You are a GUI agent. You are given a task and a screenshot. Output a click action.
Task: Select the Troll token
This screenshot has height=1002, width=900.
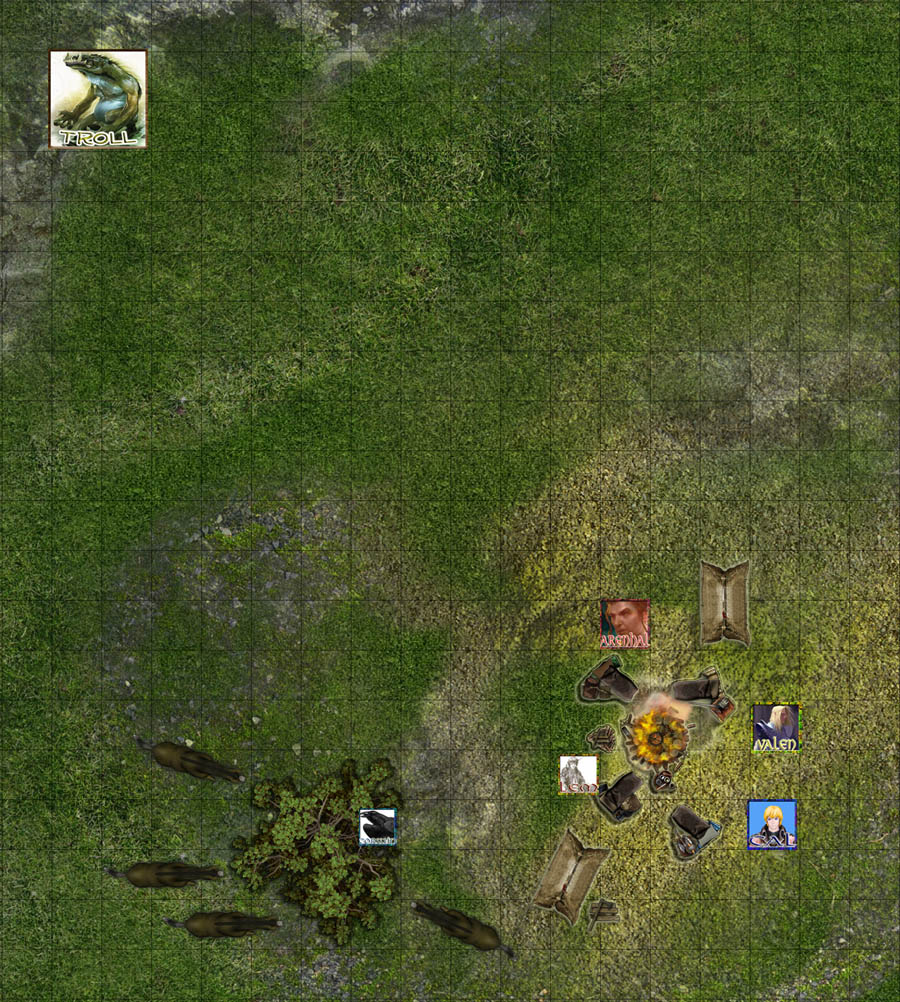(98, 99)
